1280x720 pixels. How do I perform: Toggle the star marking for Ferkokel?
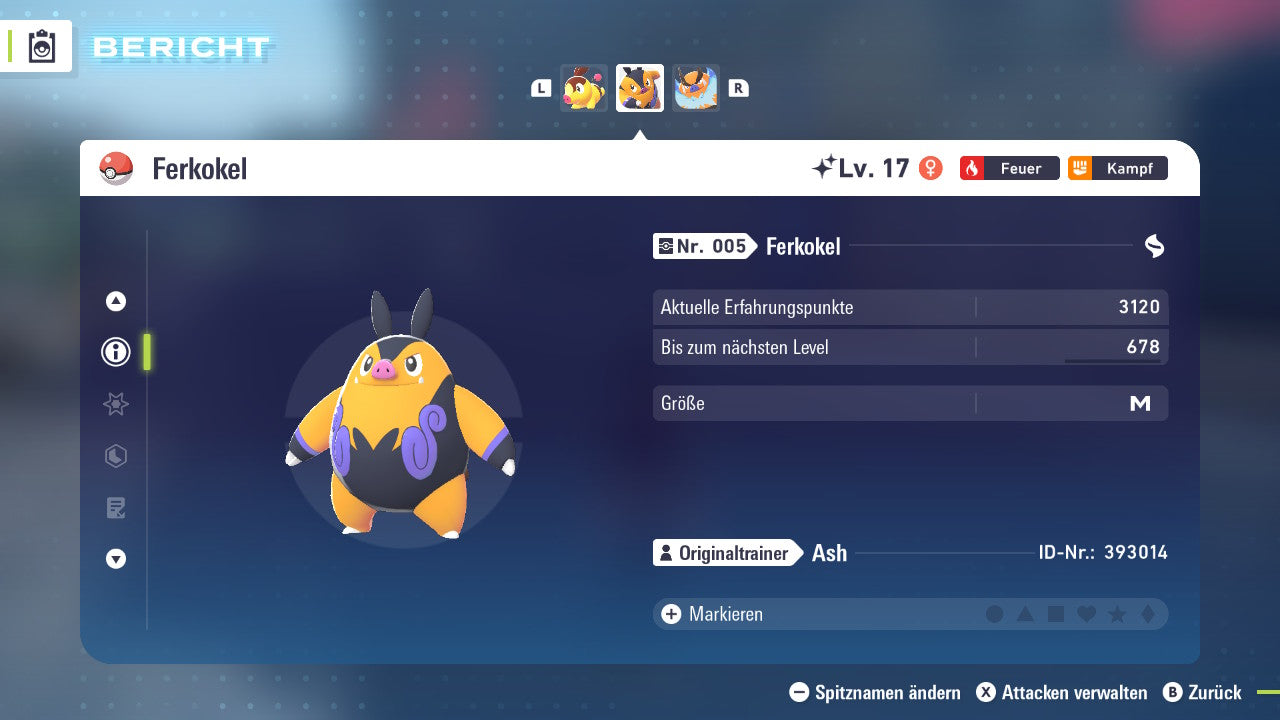[1115, 614]
